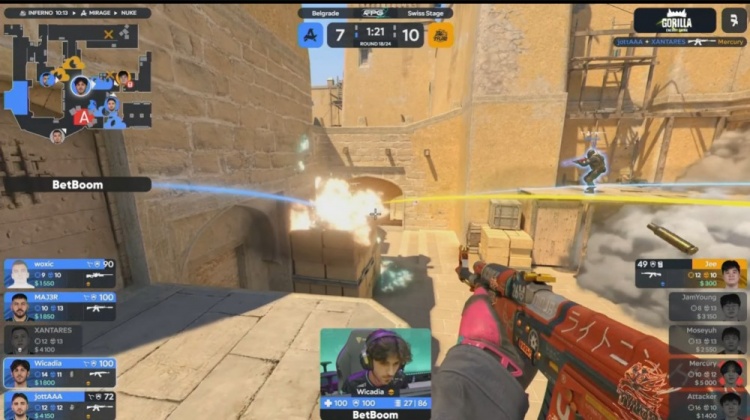Viewport: 750px width, 420px height.
Task: Choose MAJ3R in the team list
Action: tap(59, 306)
